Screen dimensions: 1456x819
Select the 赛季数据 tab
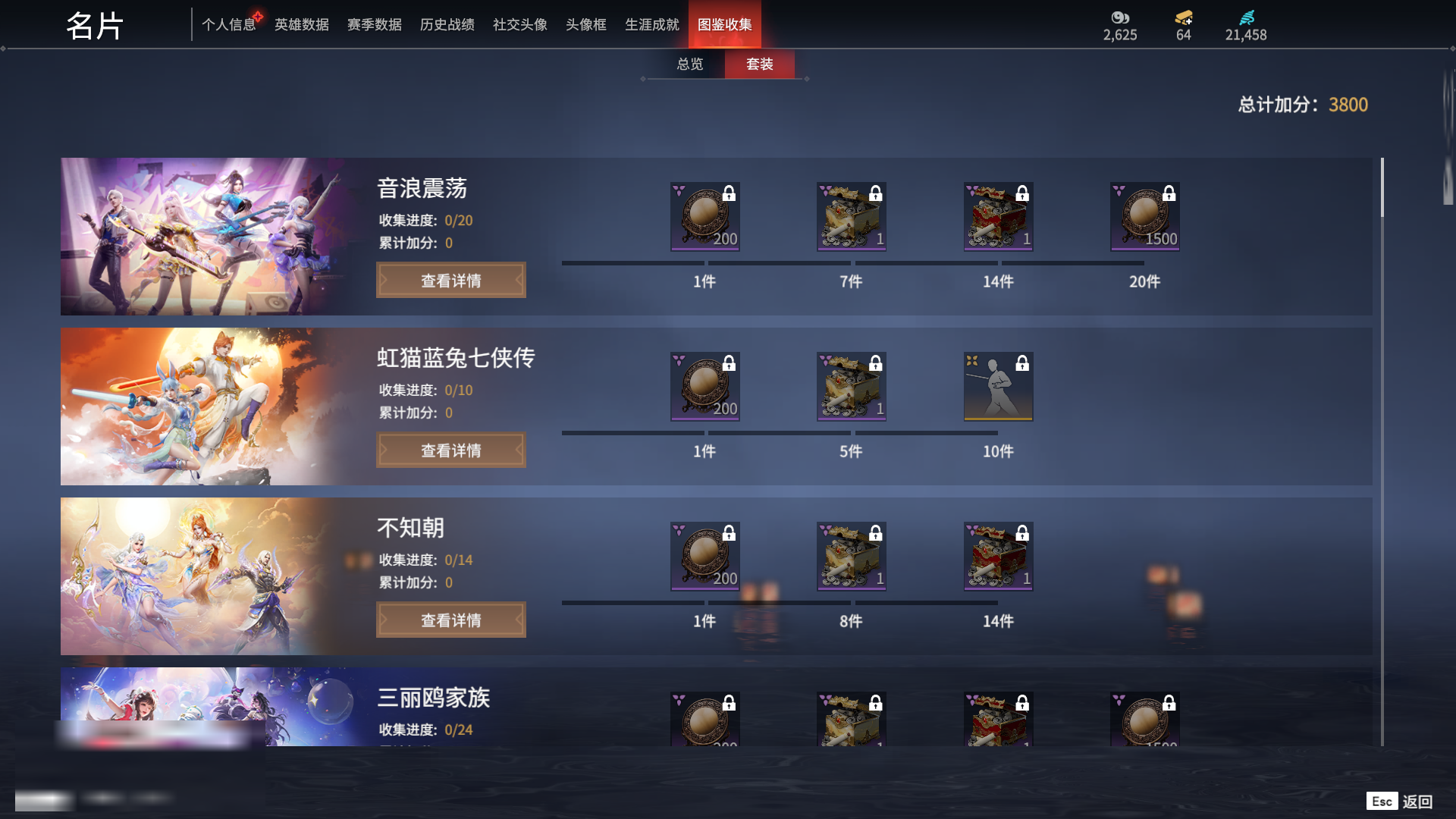(374, 25)
